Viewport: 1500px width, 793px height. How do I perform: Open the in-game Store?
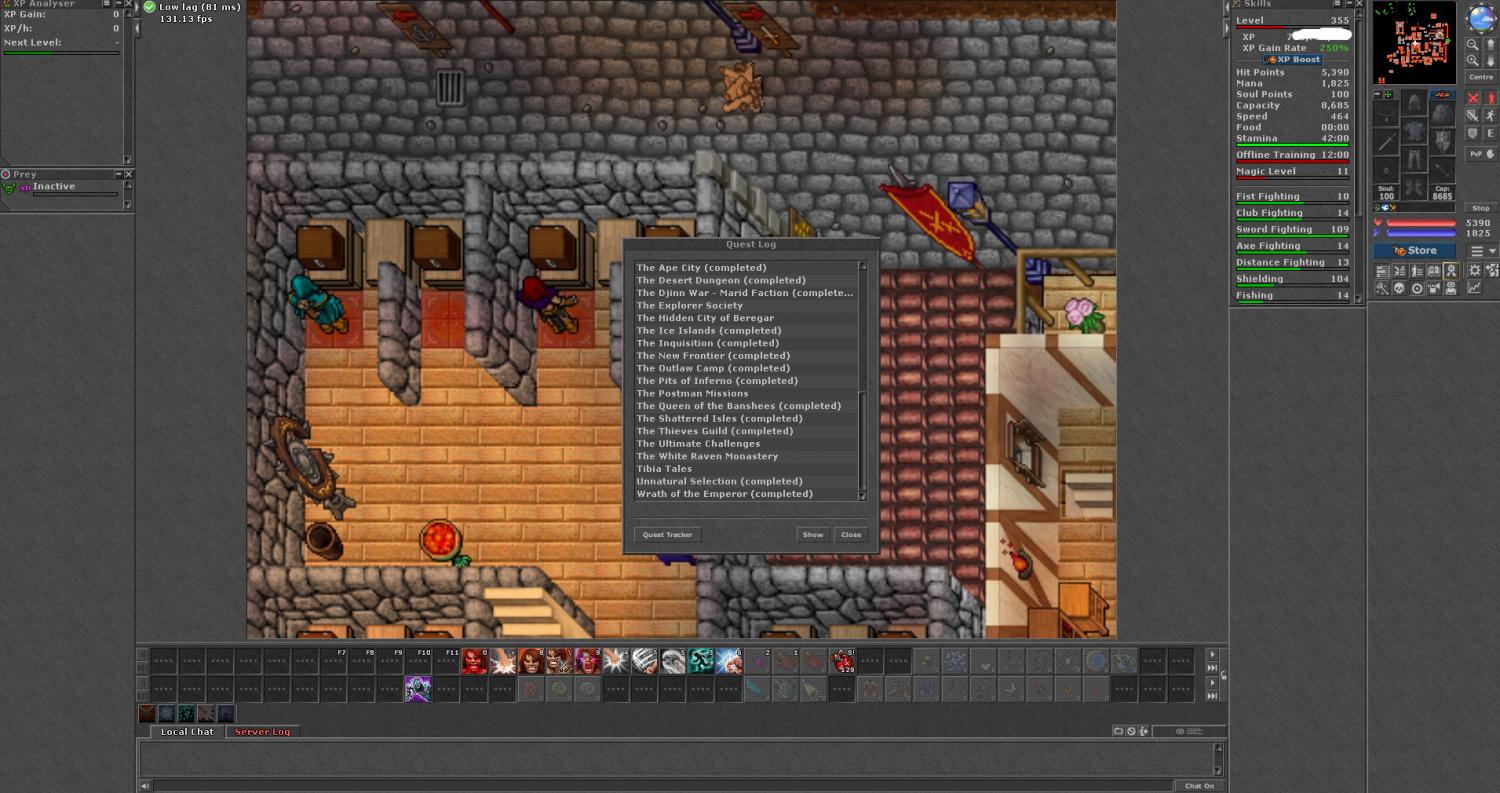[1416, 251]
